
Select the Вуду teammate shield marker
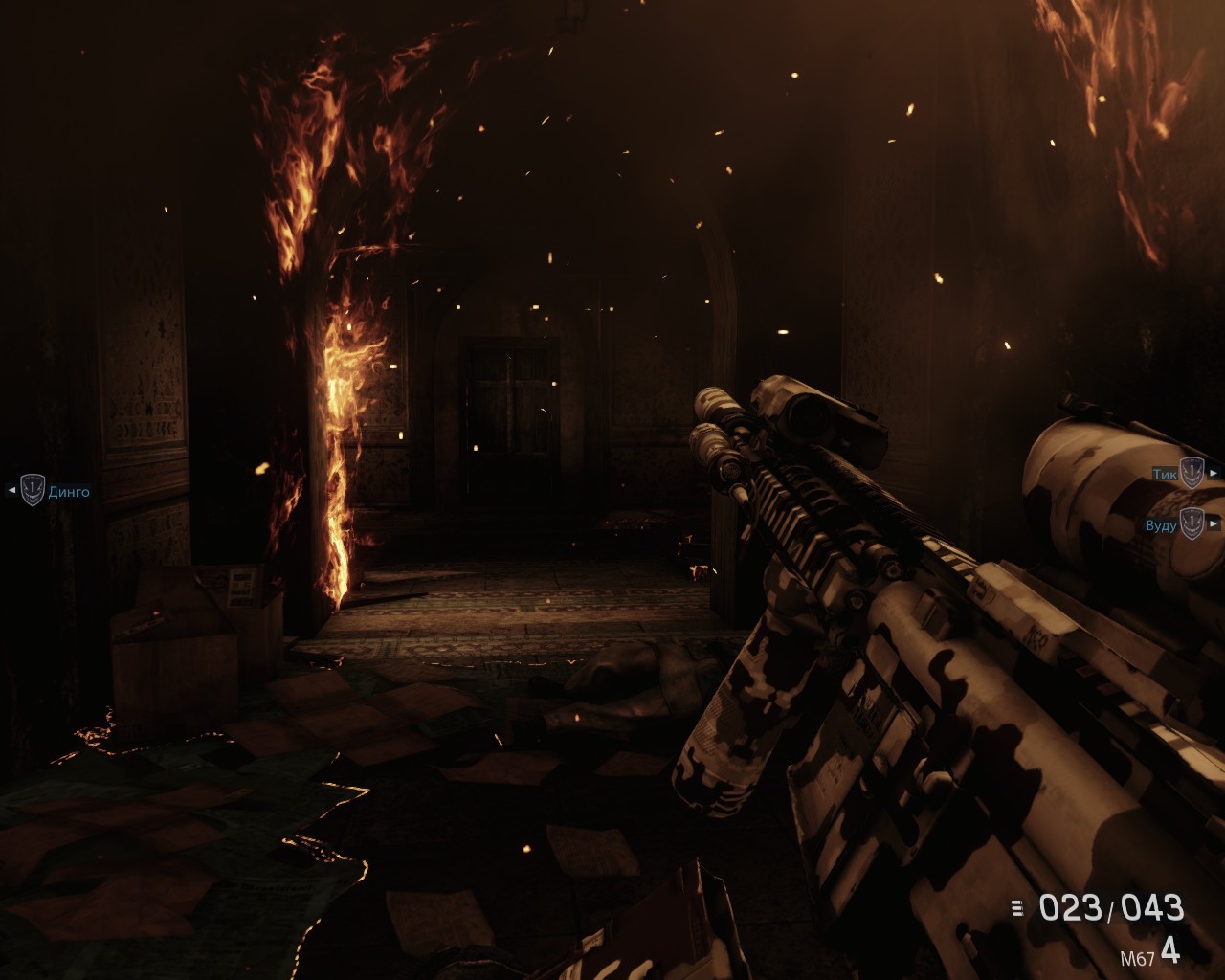pyautogui.click(x=1191, y=523)
